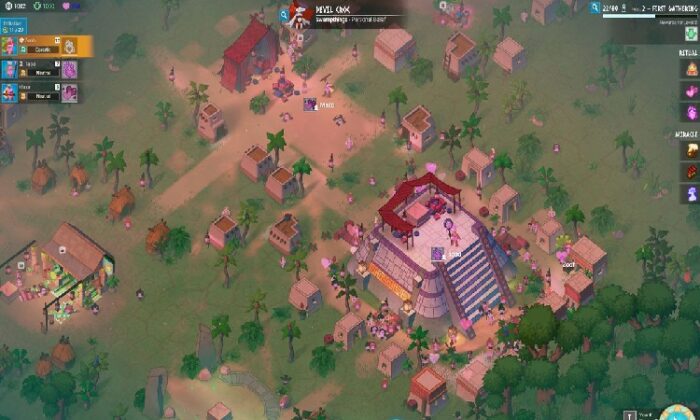Click the Devil Cook character portrait

point(298,12)
